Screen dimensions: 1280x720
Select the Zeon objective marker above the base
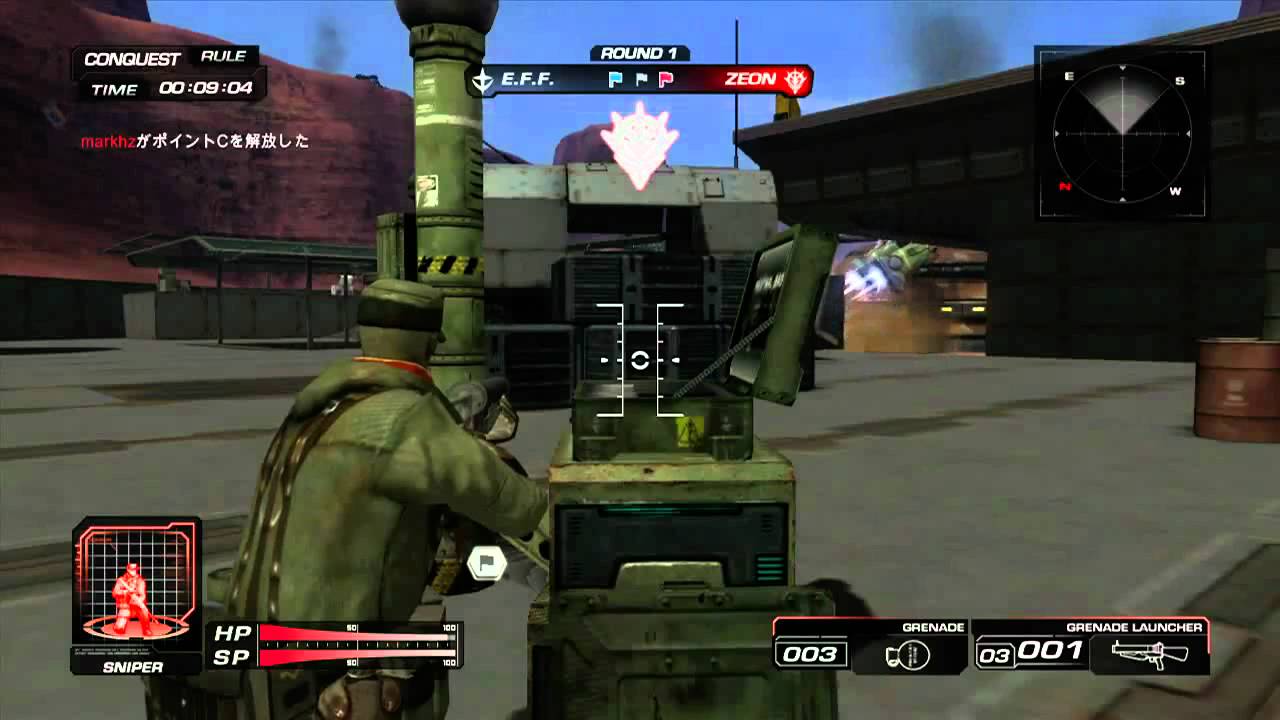640,145
